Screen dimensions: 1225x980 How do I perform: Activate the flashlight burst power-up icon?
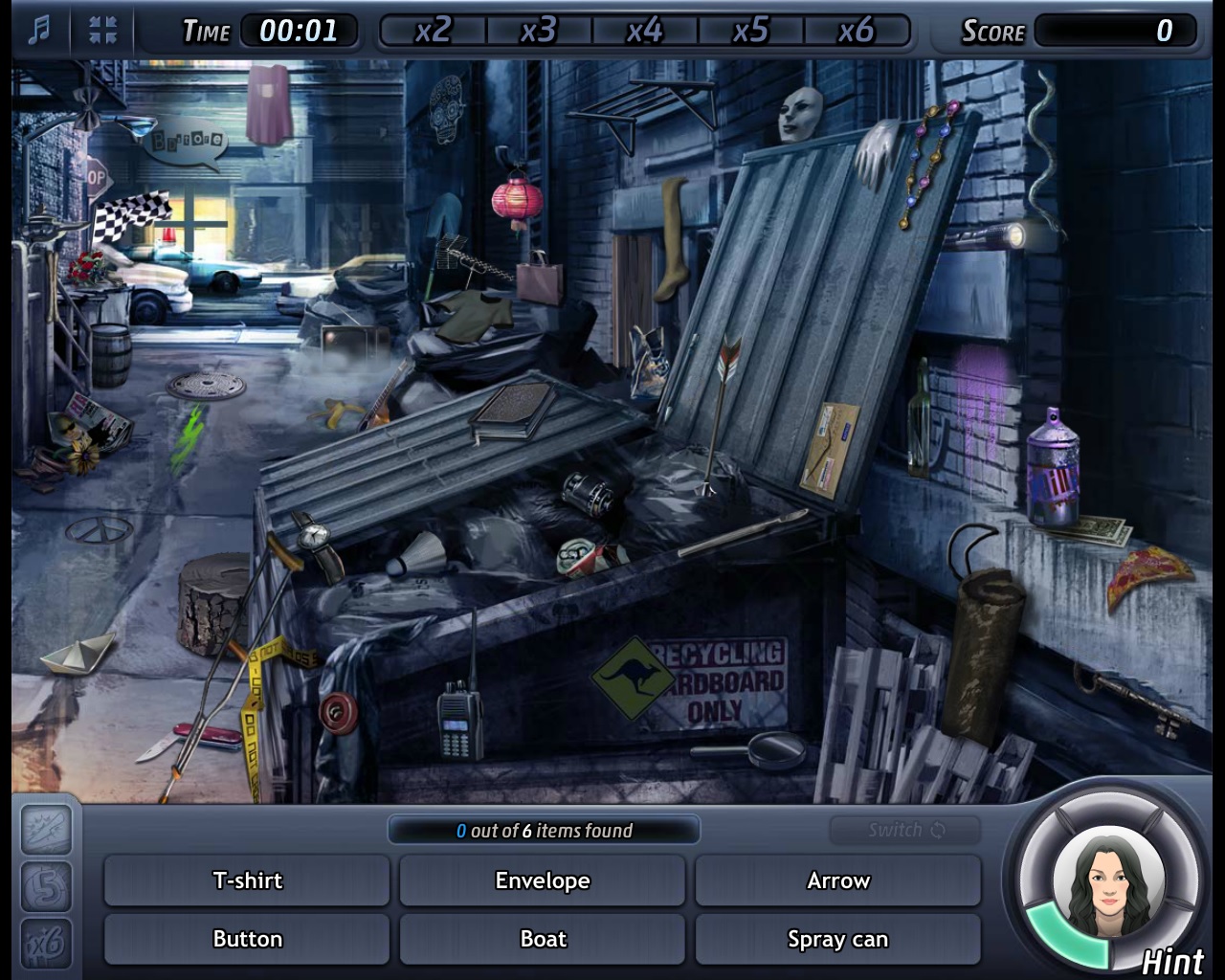[x=47, y=829]
